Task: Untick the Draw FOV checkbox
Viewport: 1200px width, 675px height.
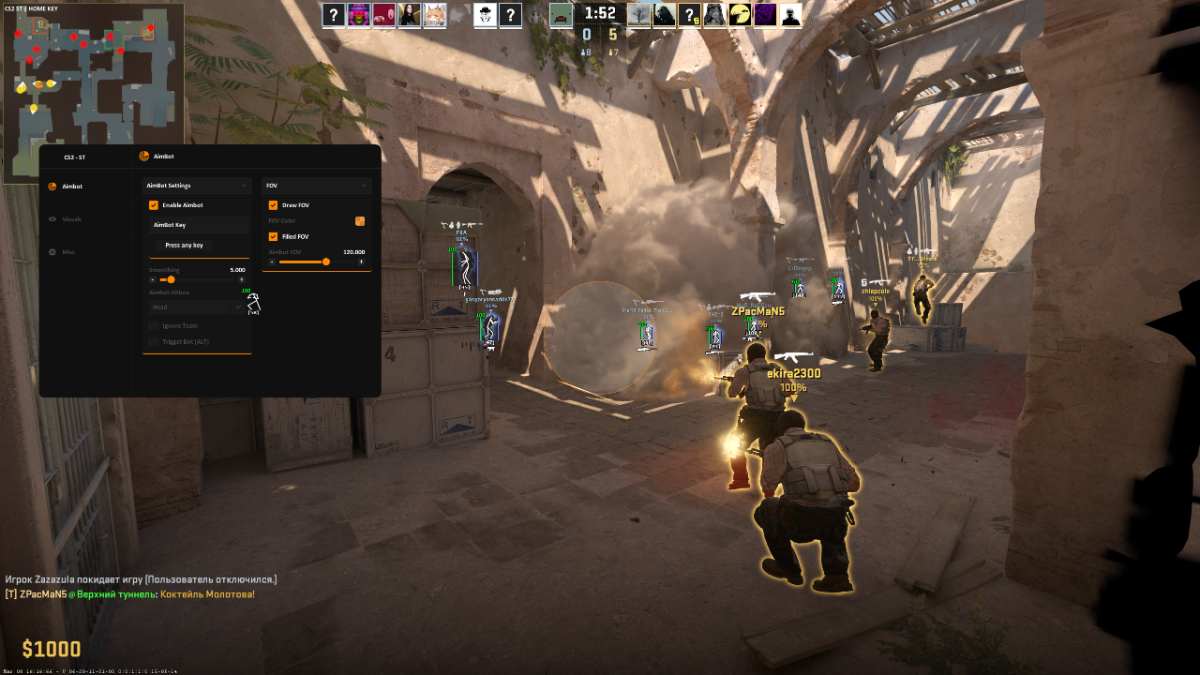Action: click(x=273, y=205)
